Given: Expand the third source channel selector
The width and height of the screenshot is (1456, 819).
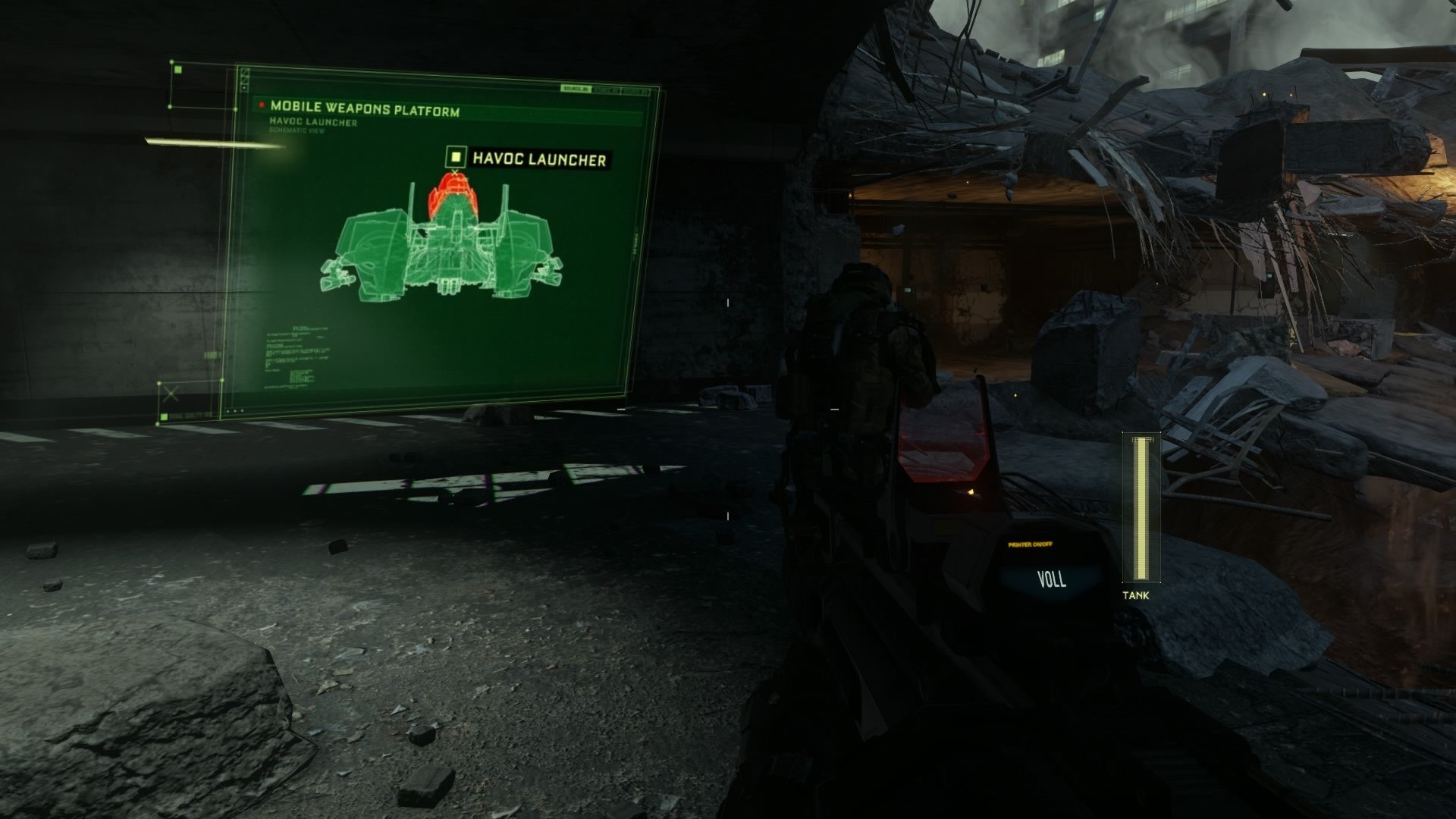Looking at the screenshot, I should coord(635,90).
